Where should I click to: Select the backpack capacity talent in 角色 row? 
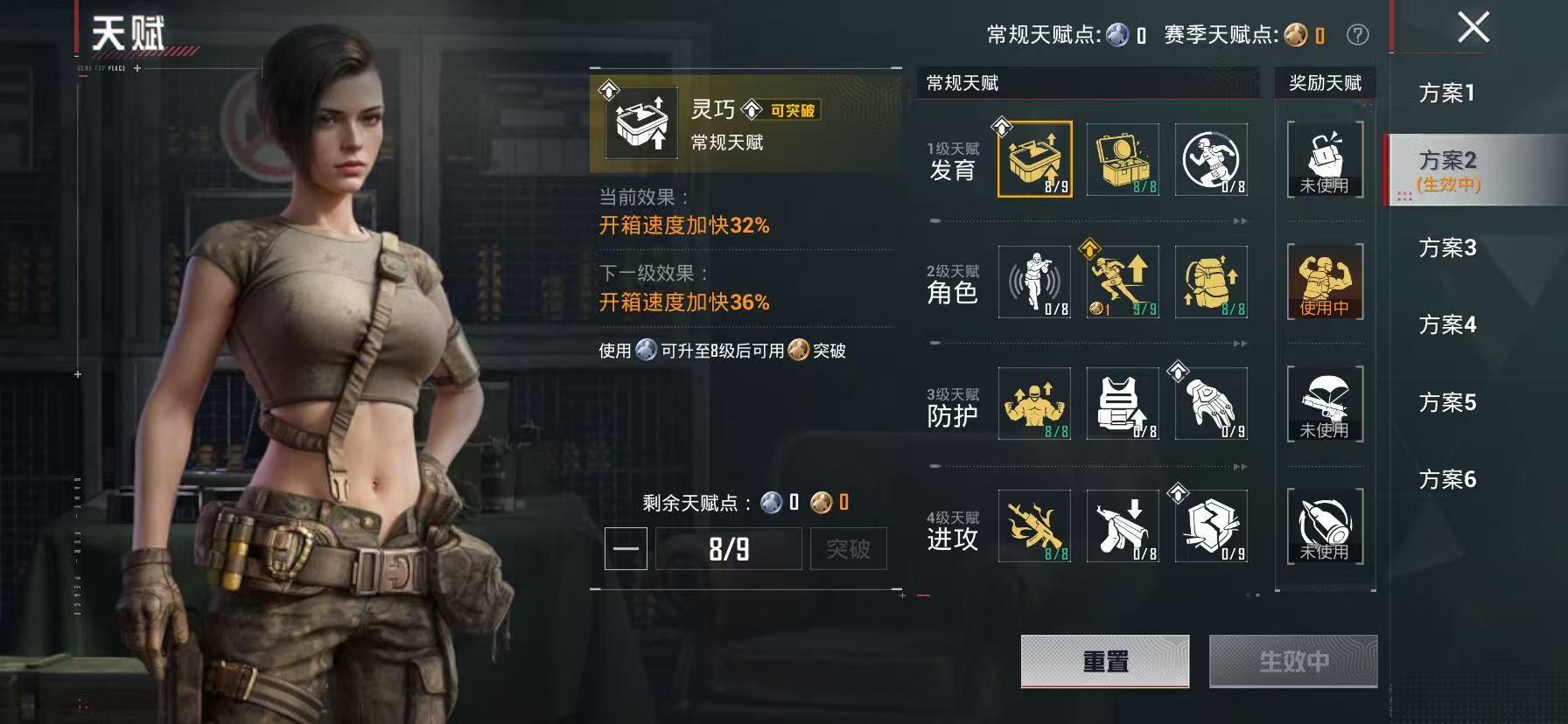coord(1212,282)
